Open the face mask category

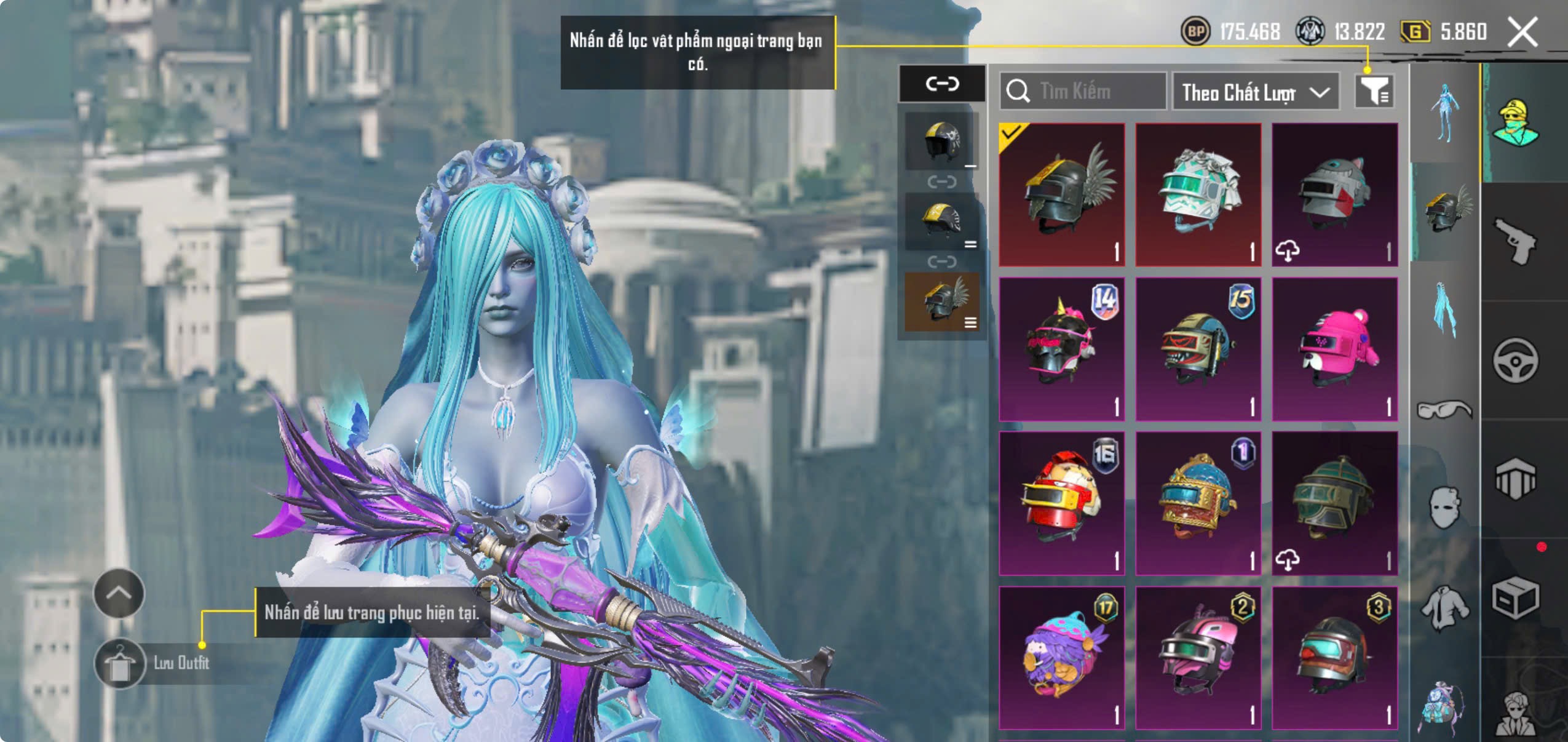1444,507
